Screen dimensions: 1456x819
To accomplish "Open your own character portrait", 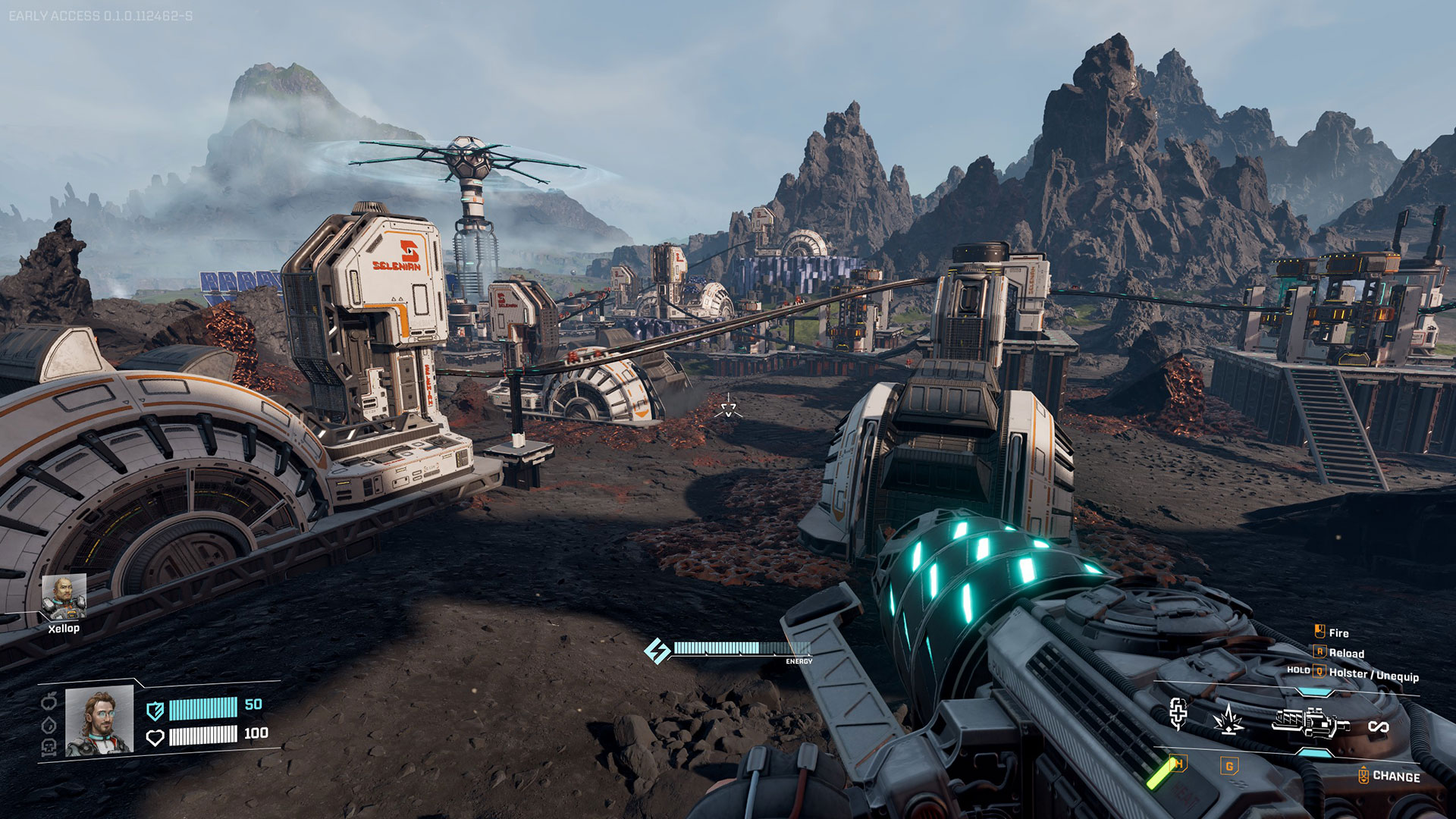I will [x=99, y=721].
